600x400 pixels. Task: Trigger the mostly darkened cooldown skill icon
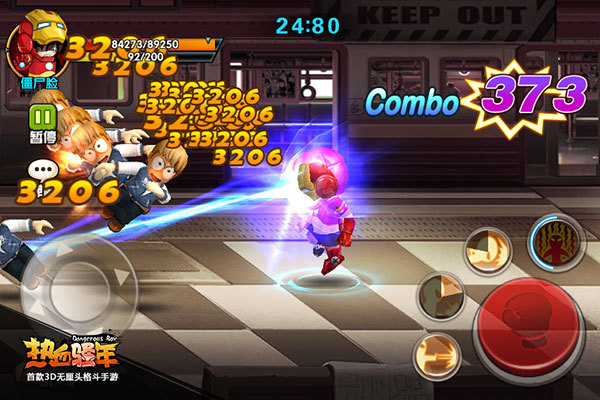[441, 295]
